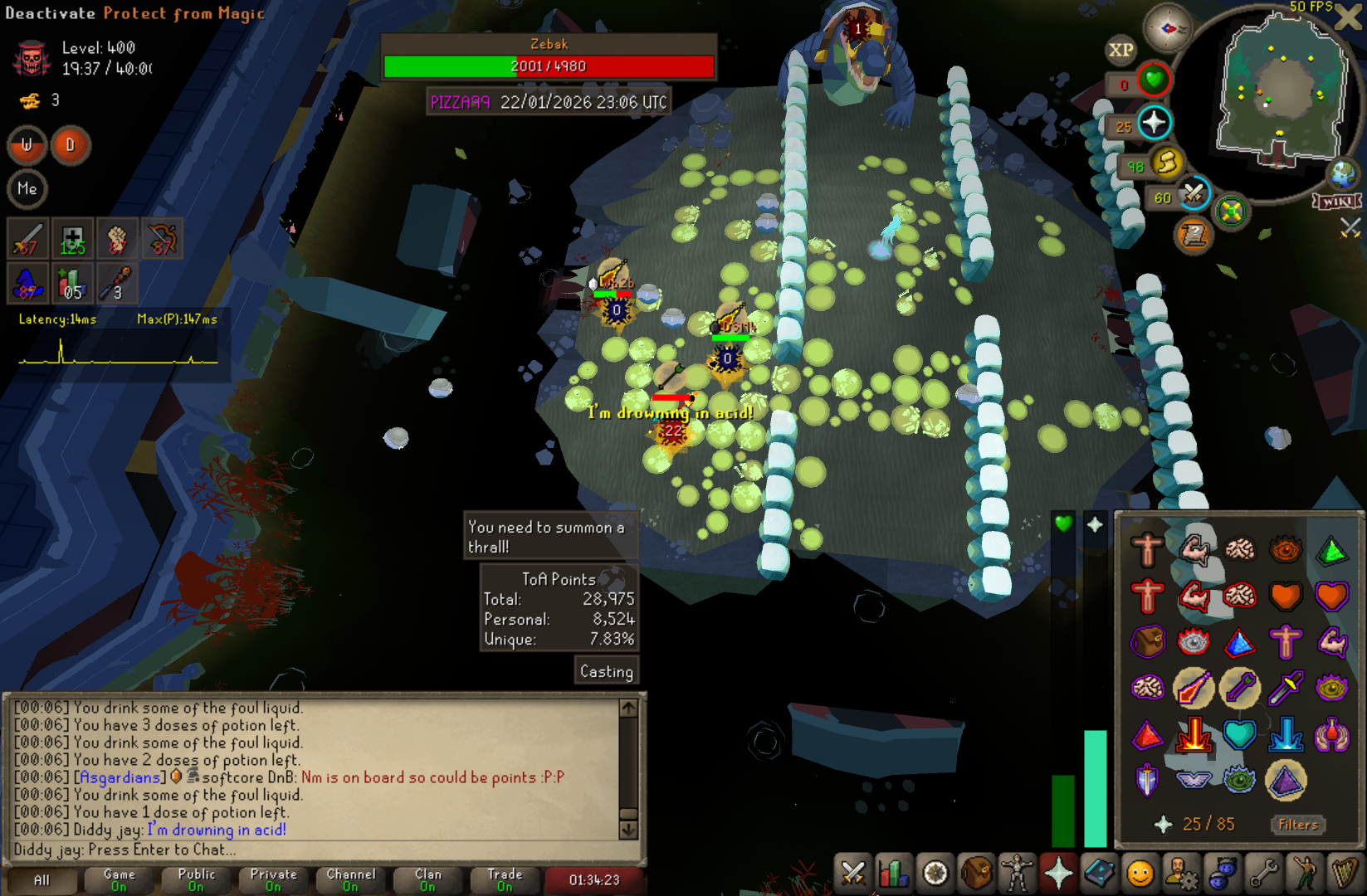Click the XP drops button
Screen dimensions: 1367x896
1120,50
